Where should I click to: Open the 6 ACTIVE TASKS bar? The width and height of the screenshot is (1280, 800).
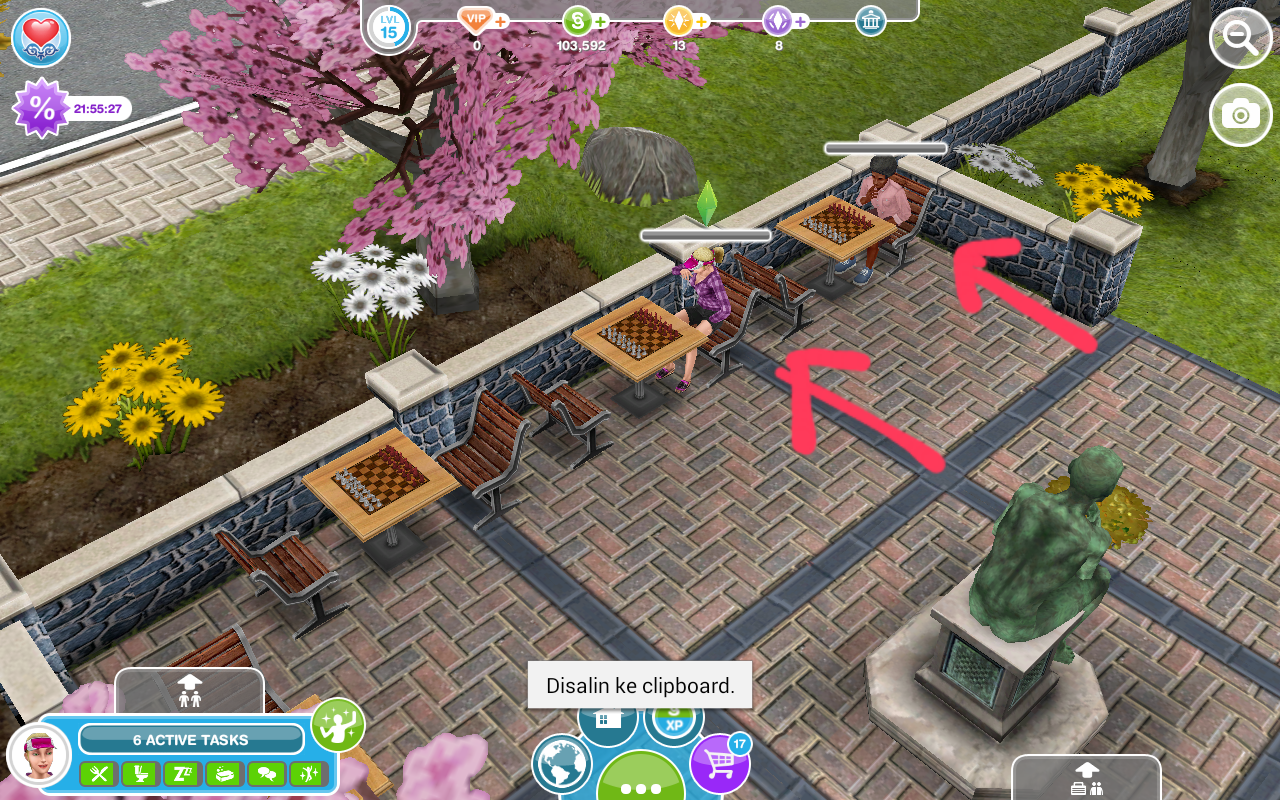coord(190,740)
